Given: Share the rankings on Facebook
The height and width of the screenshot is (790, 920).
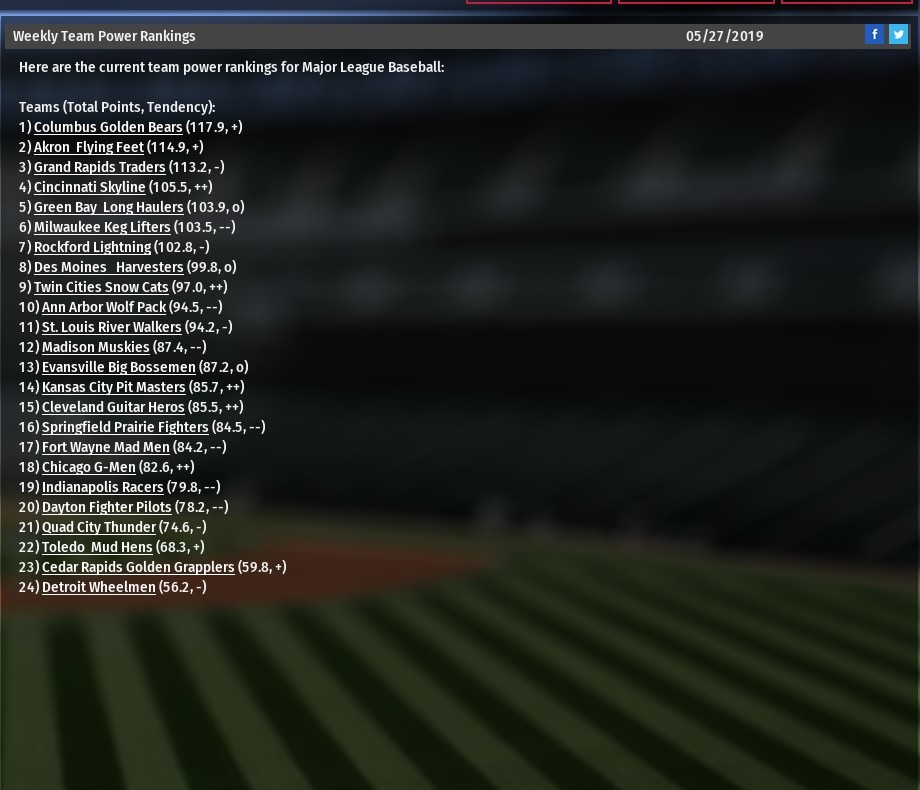Looking at the screenshot, I should [874, 35].
